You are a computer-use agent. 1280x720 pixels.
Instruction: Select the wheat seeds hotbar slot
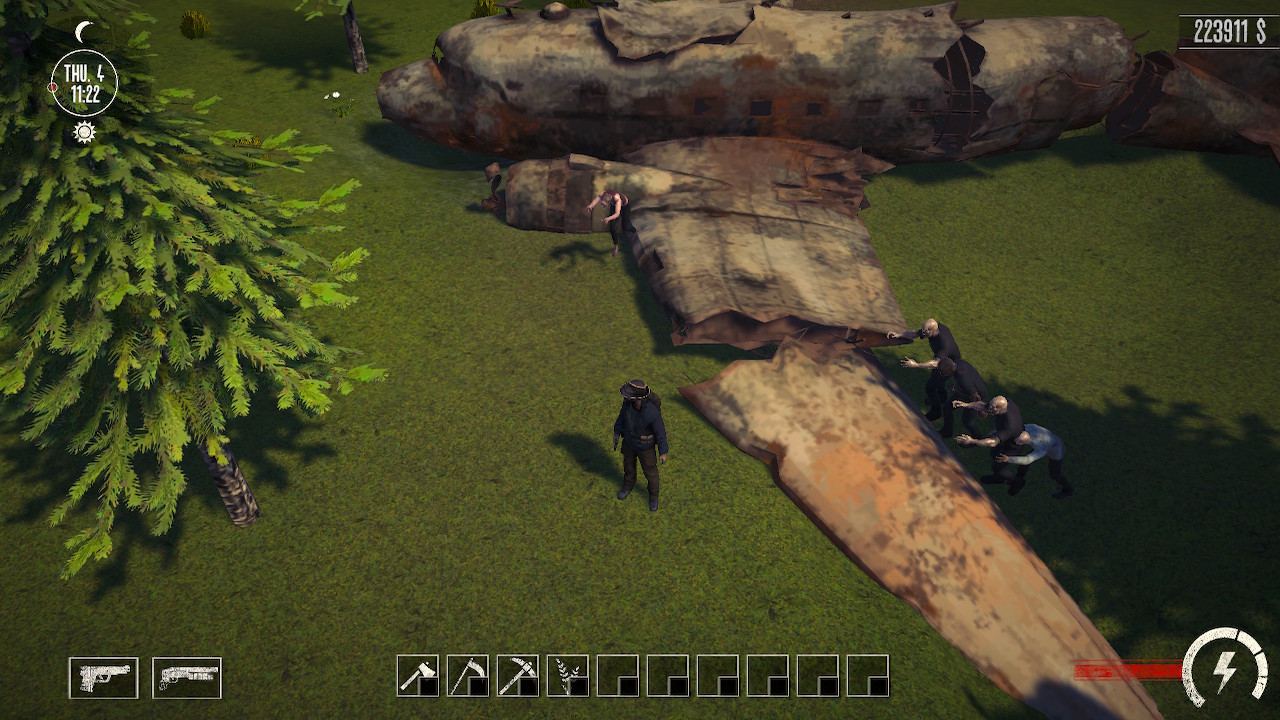pos(568,676)
